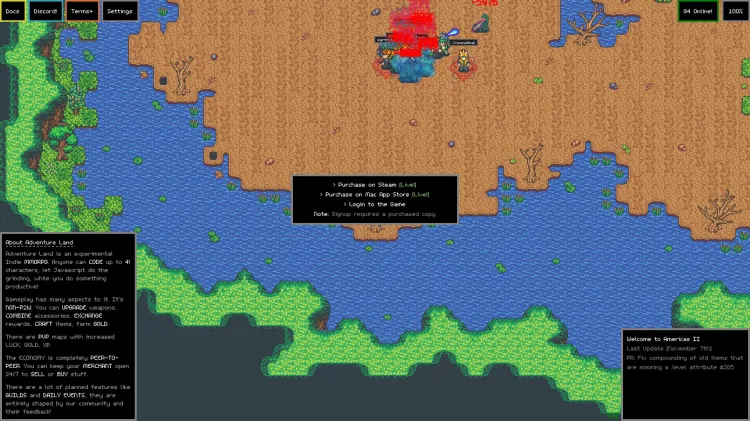
Task: Click the About Adventure Land heading
Action: pos(38,243)
